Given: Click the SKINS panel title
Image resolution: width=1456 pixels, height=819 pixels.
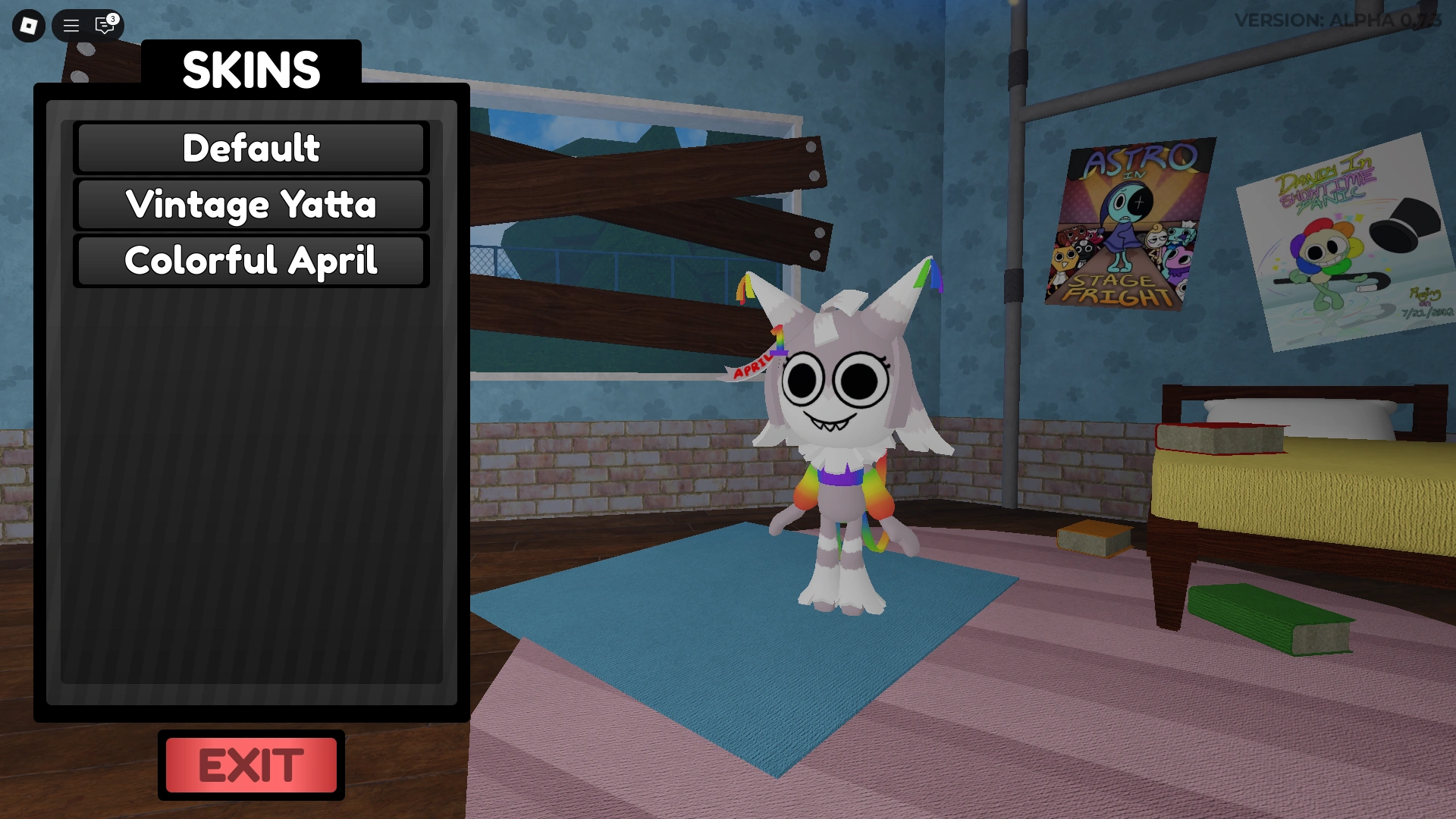Looking at the screenshot, I should [251, 70].
